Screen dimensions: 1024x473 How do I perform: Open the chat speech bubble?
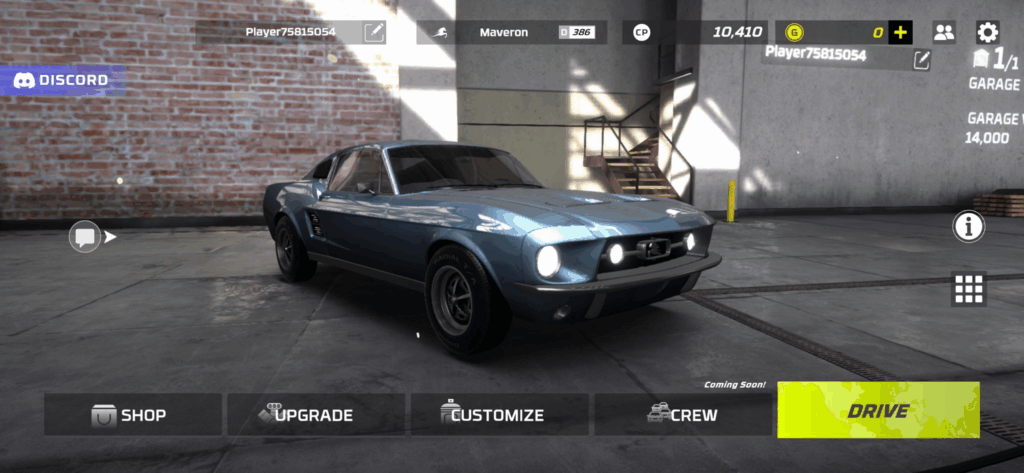(84, 237)
